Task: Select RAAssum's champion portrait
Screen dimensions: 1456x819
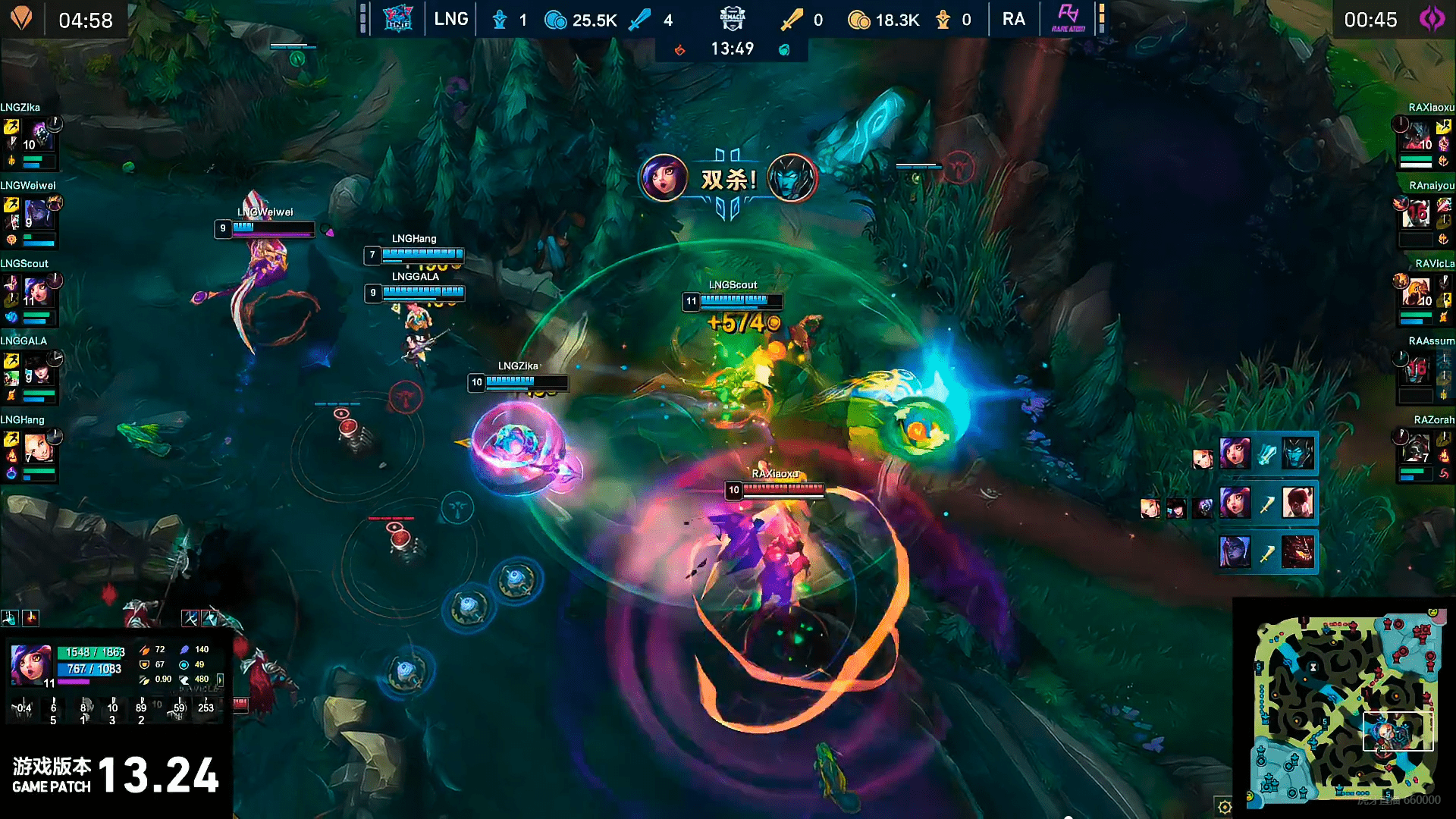Action: (x=1416, y=371)
